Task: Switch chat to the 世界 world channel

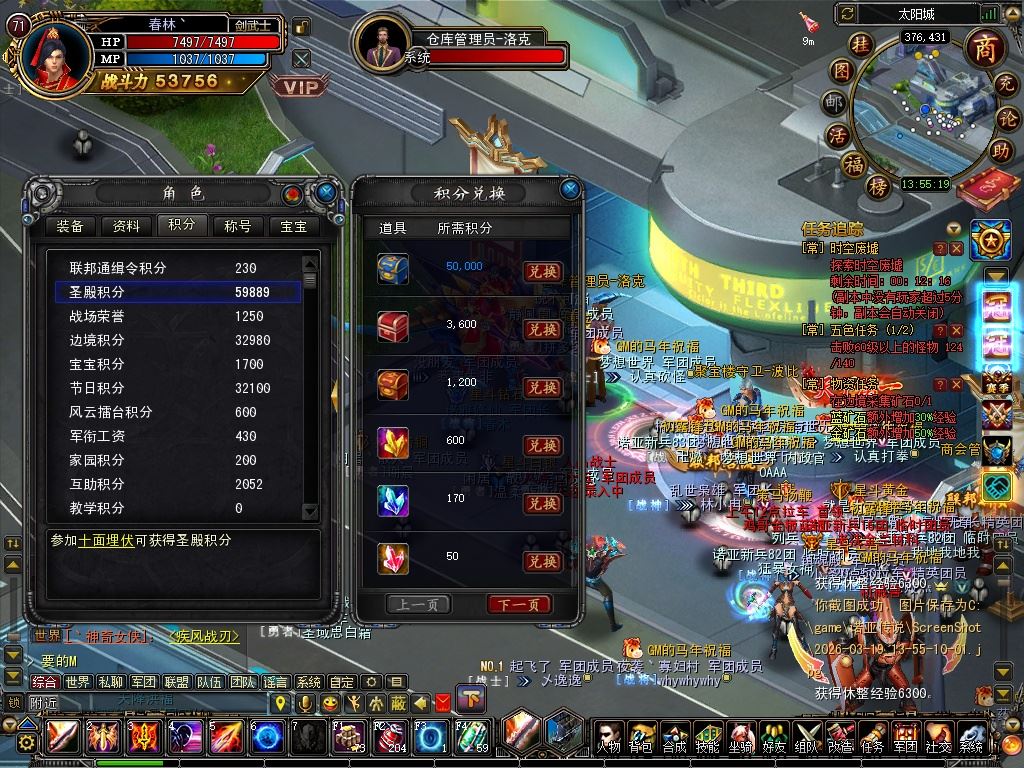Action: tap(77, 682)
